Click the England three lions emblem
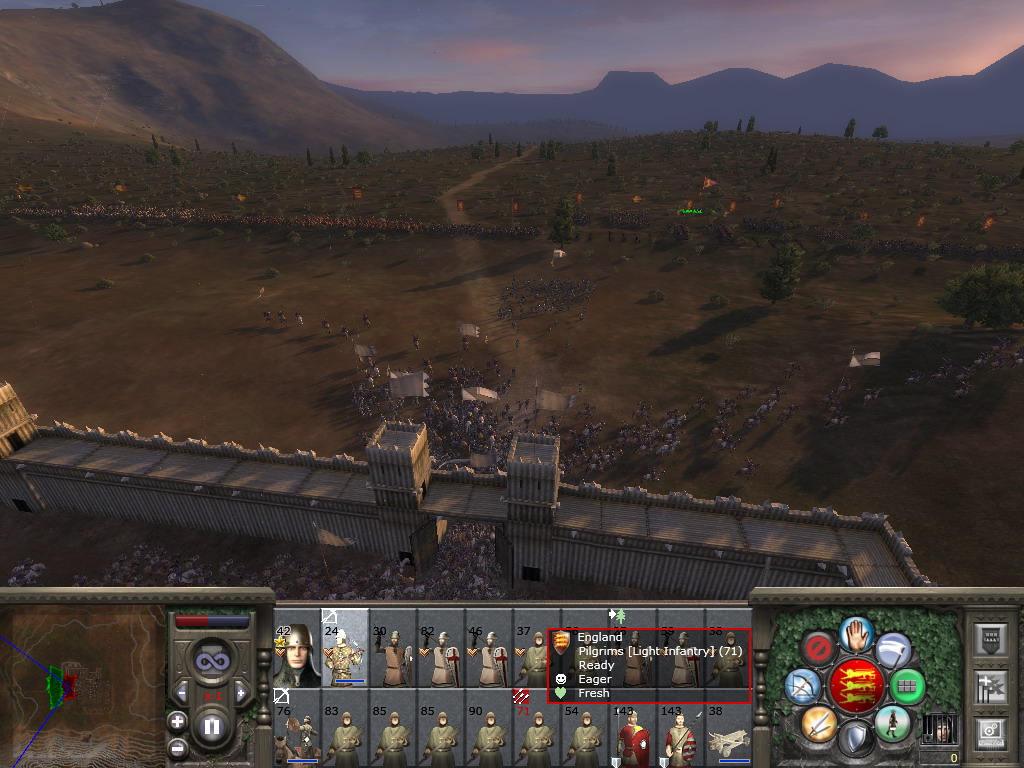 [857, 686]
